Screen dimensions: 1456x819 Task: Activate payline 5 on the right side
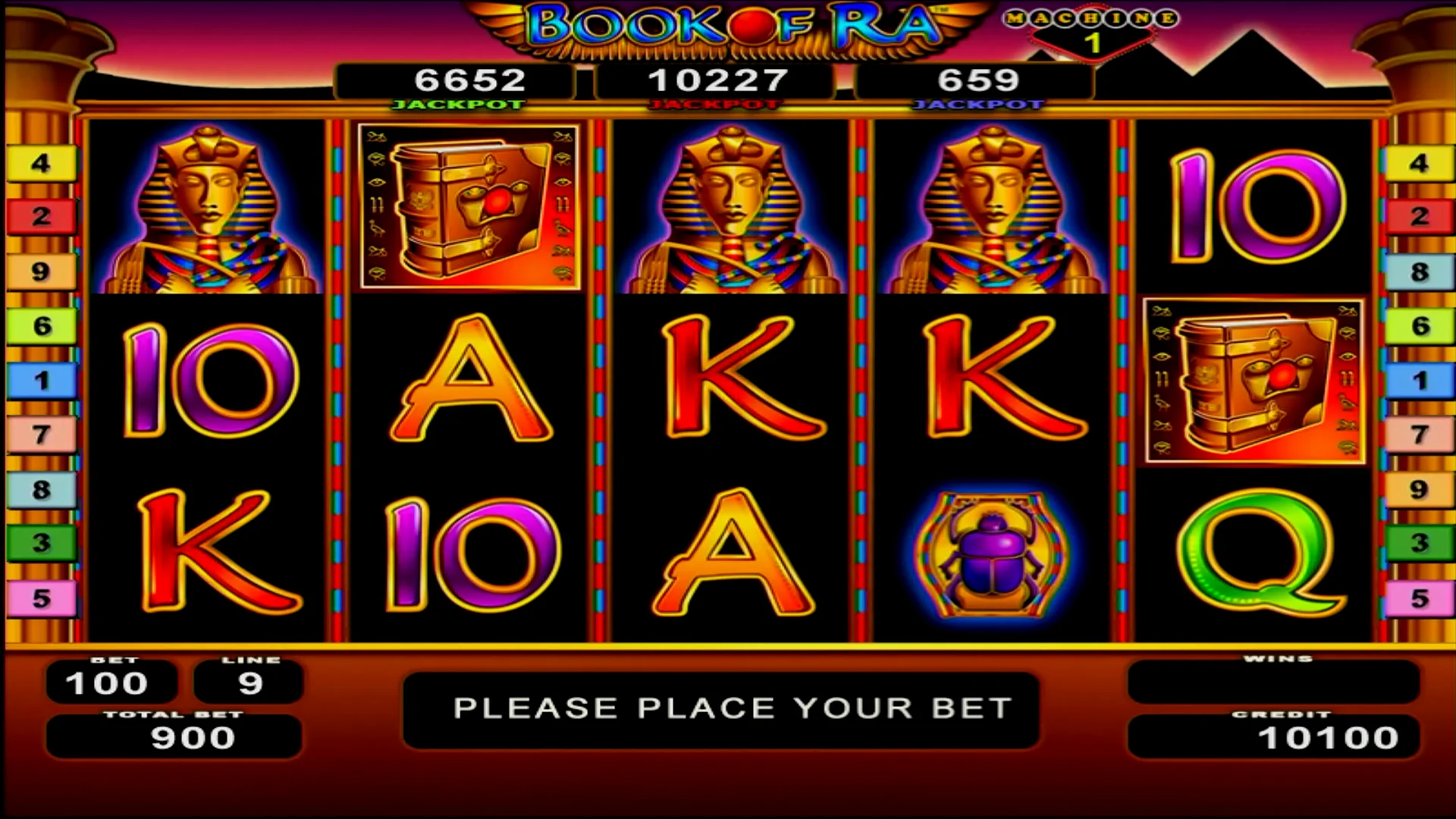pyautogui.click(x=1417, y=599)
